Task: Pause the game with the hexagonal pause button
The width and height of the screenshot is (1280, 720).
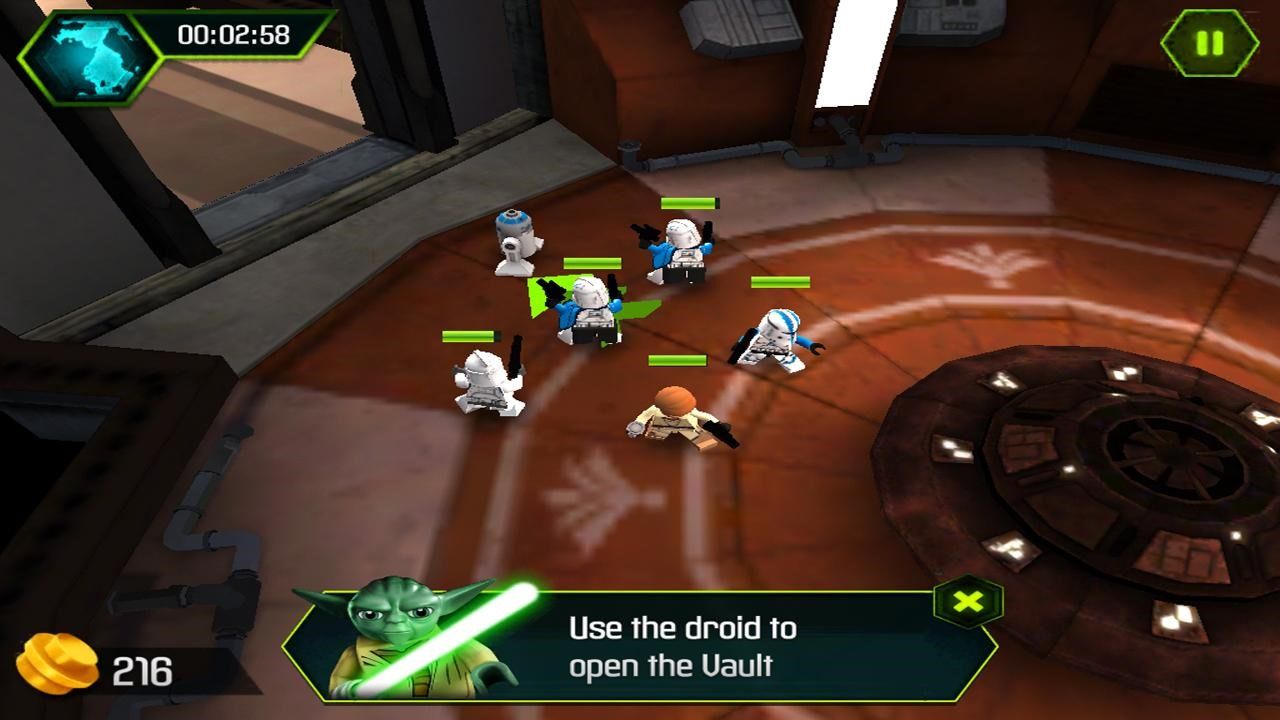Action: 1210,42
